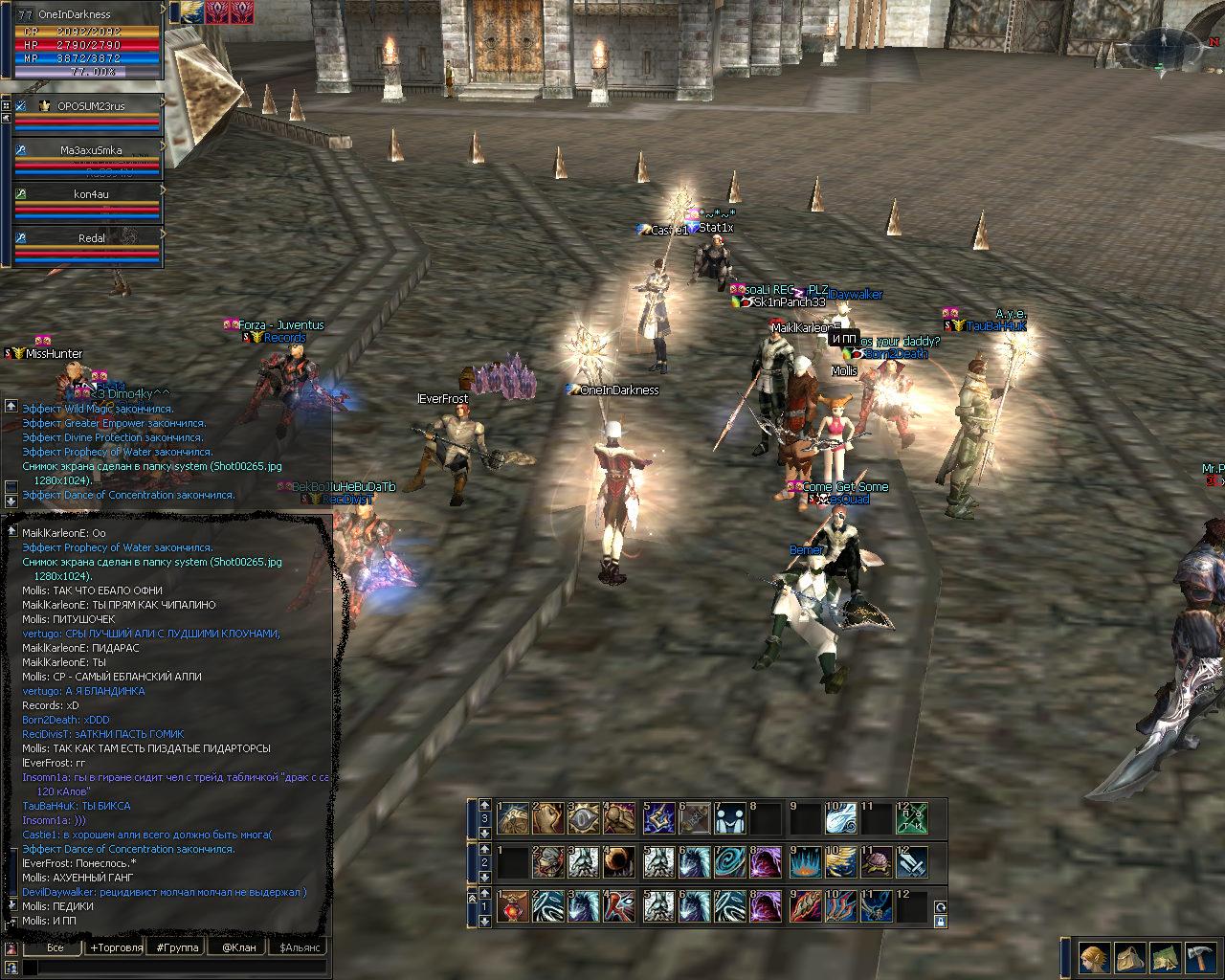Image resolution: width=1225 pixels, height=980 pixels.
Task: Select party member kon4au
Action: click(x=91, y=194)
